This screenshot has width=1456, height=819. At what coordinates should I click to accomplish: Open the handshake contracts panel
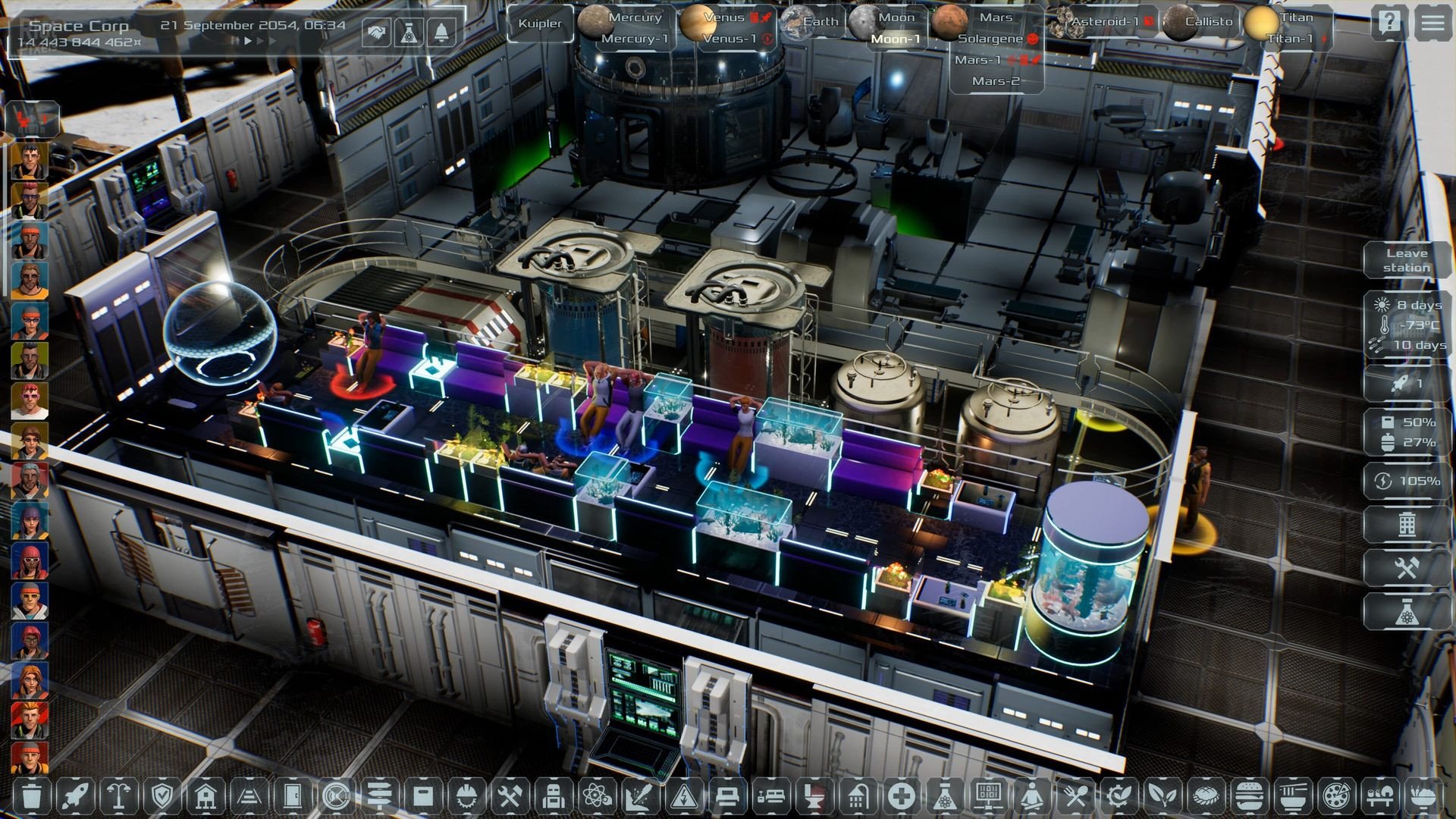375,32
